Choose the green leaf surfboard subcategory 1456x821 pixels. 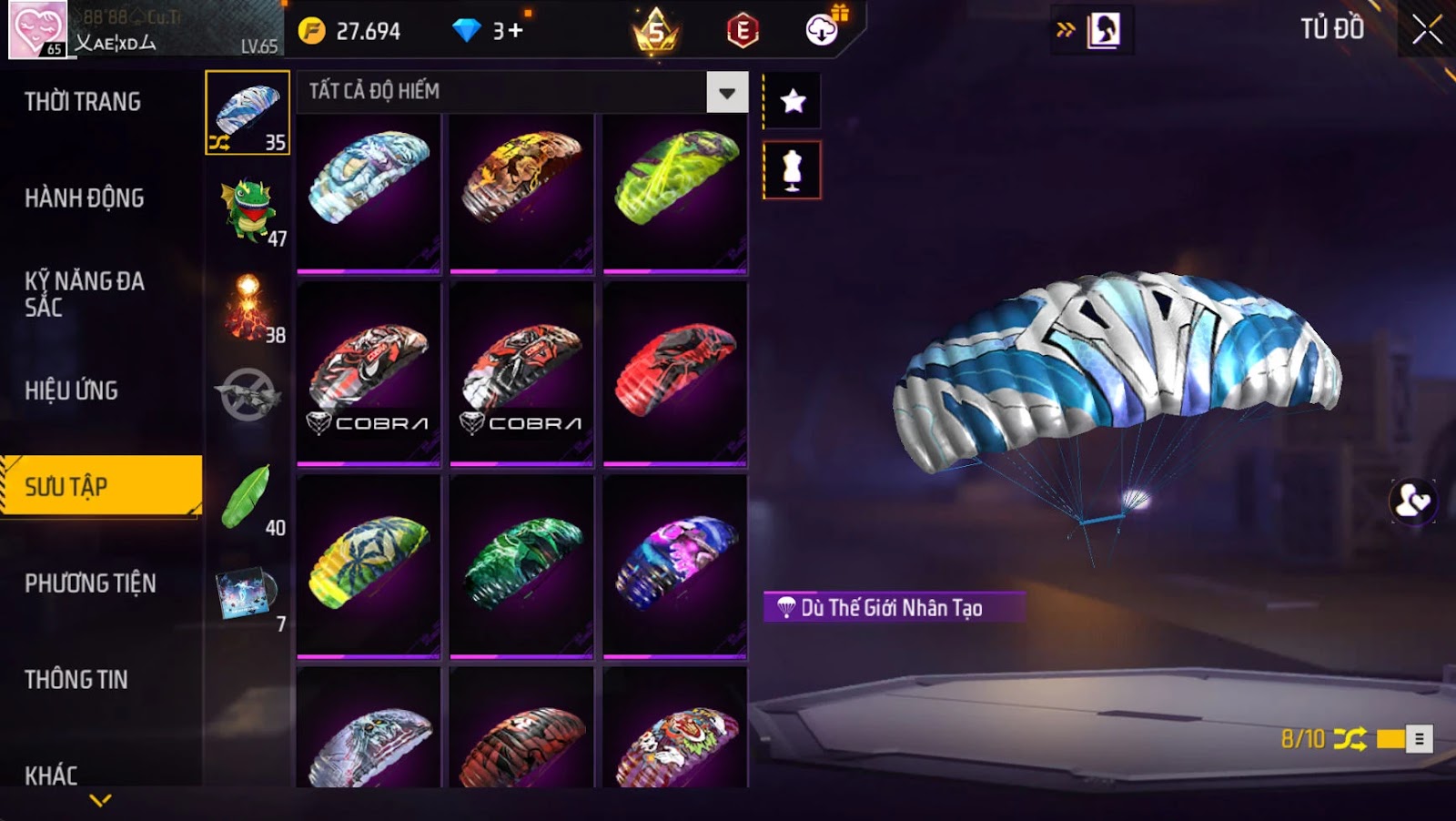click(248, 498)
